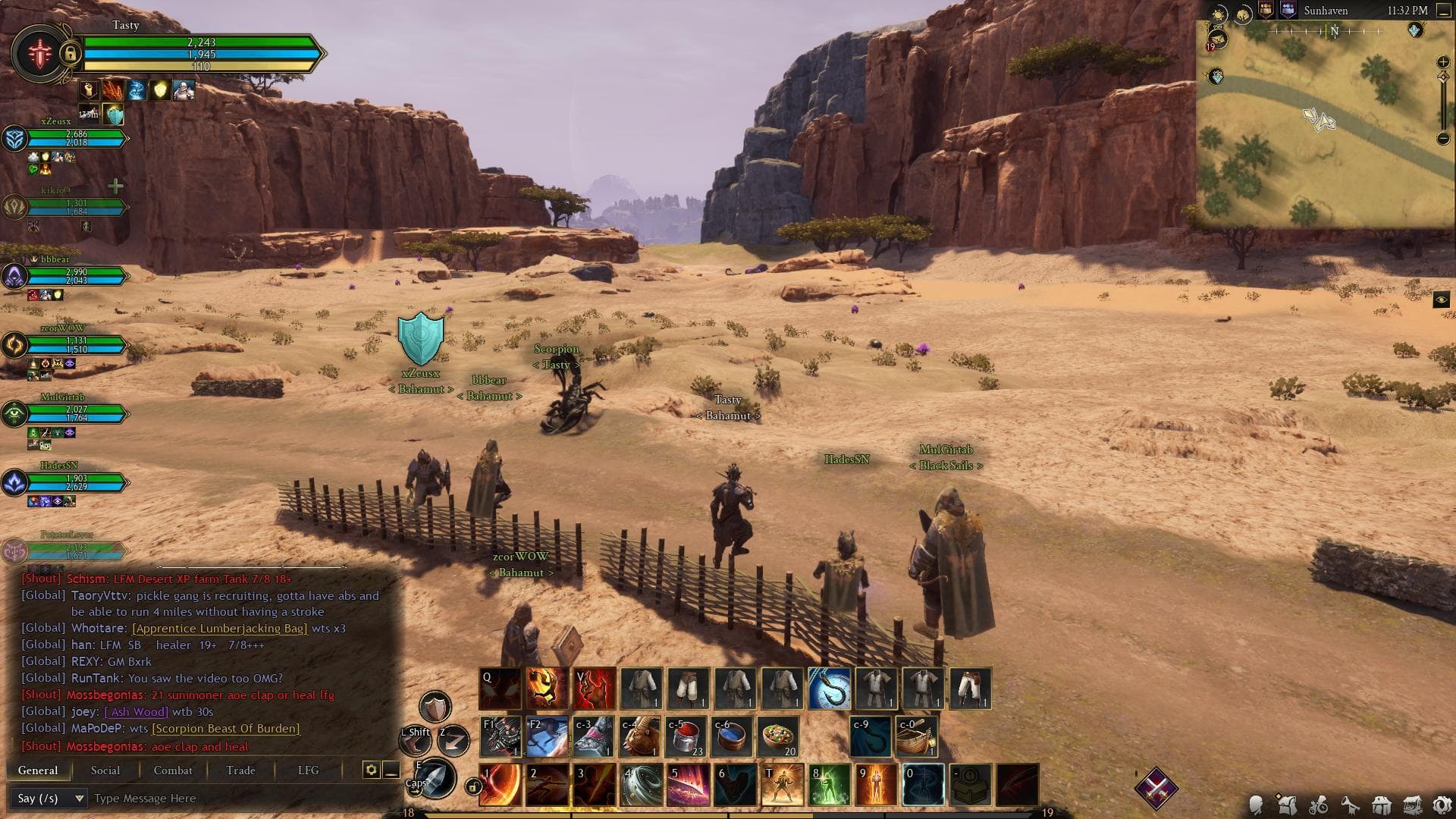The image size is (1456, 819).
Task: Open the character head profile icon
Action: pos(1257,805)
